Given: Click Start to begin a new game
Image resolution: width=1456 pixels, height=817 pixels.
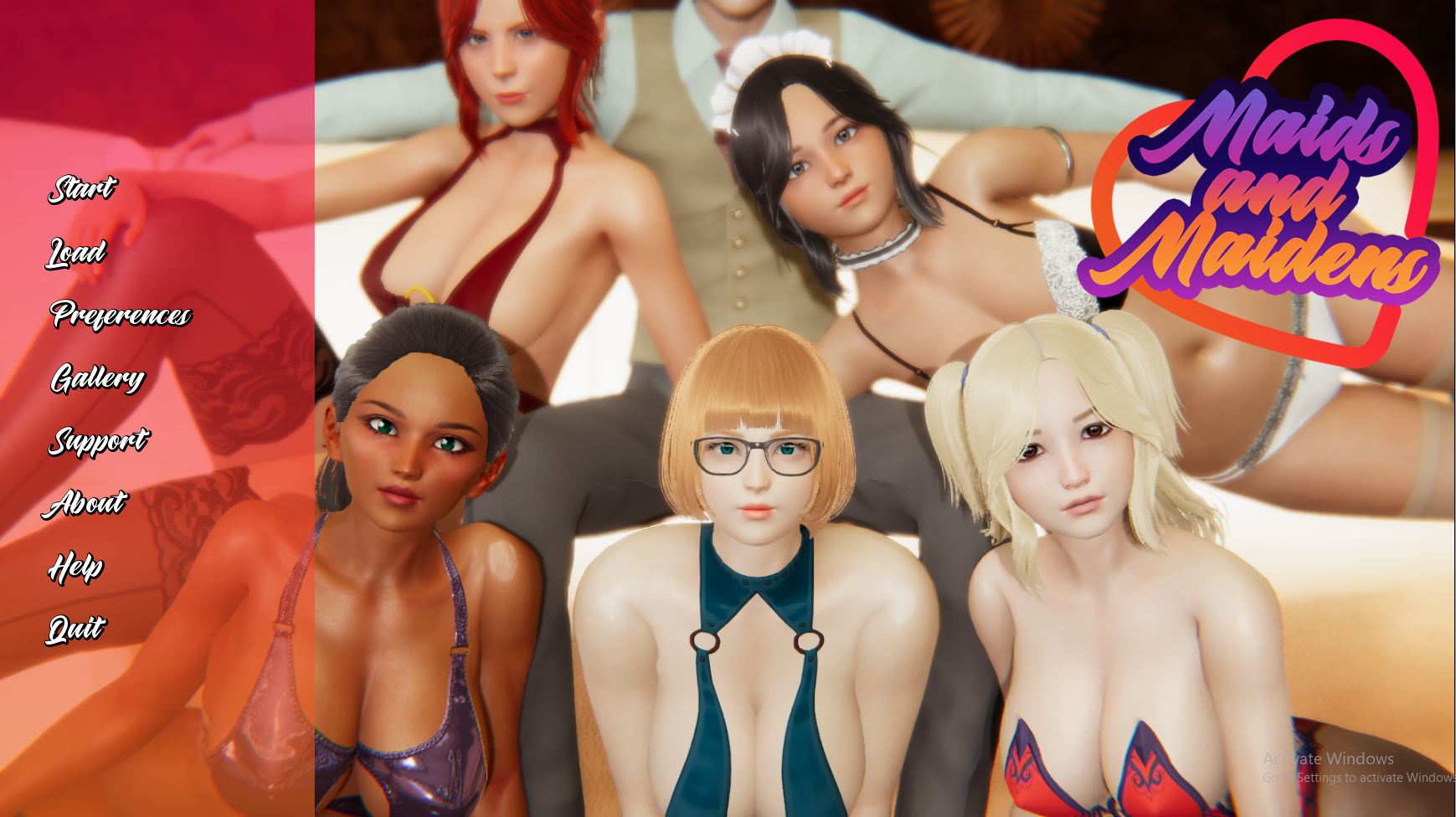Looking at the screenshot, I should 81,188.
